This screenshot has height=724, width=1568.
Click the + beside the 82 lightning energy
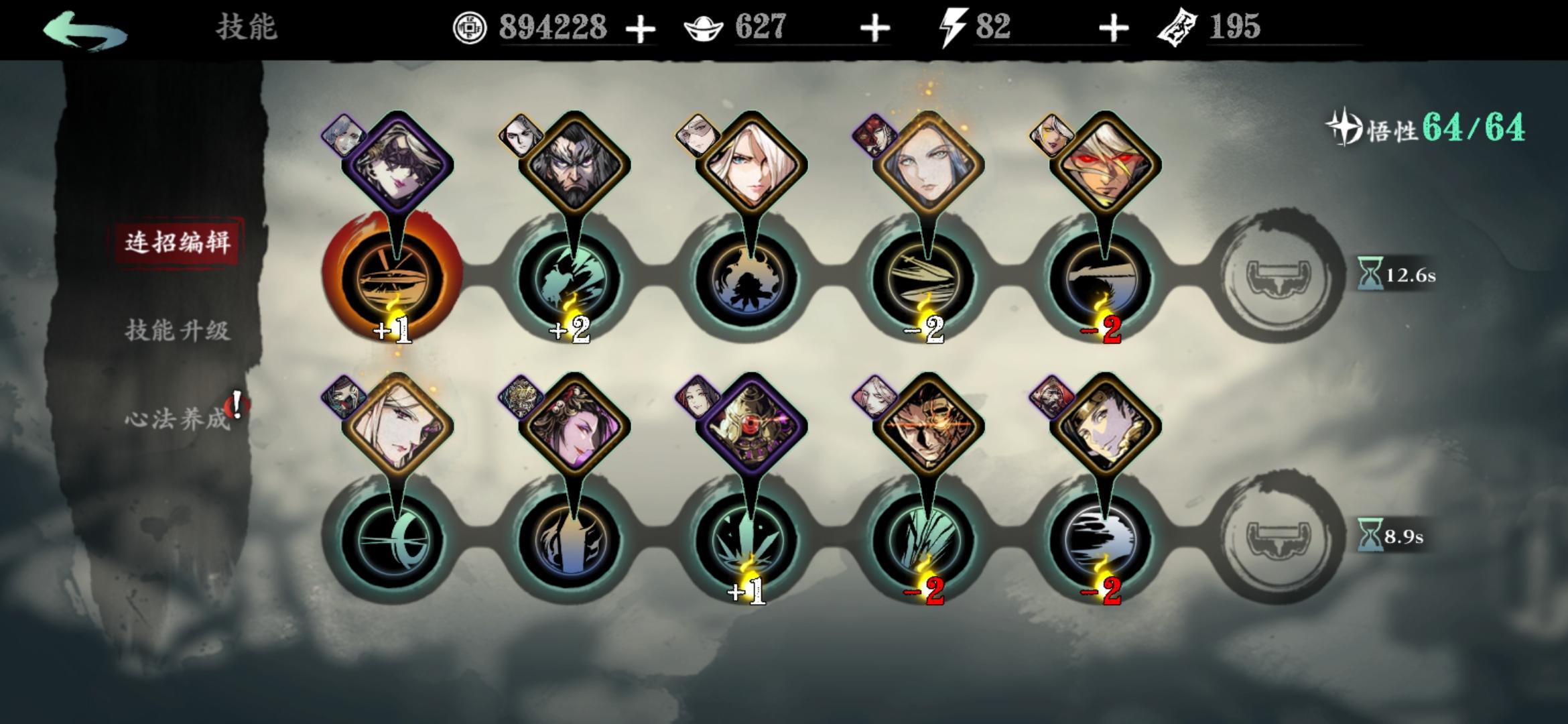[x=1112, y=28]
